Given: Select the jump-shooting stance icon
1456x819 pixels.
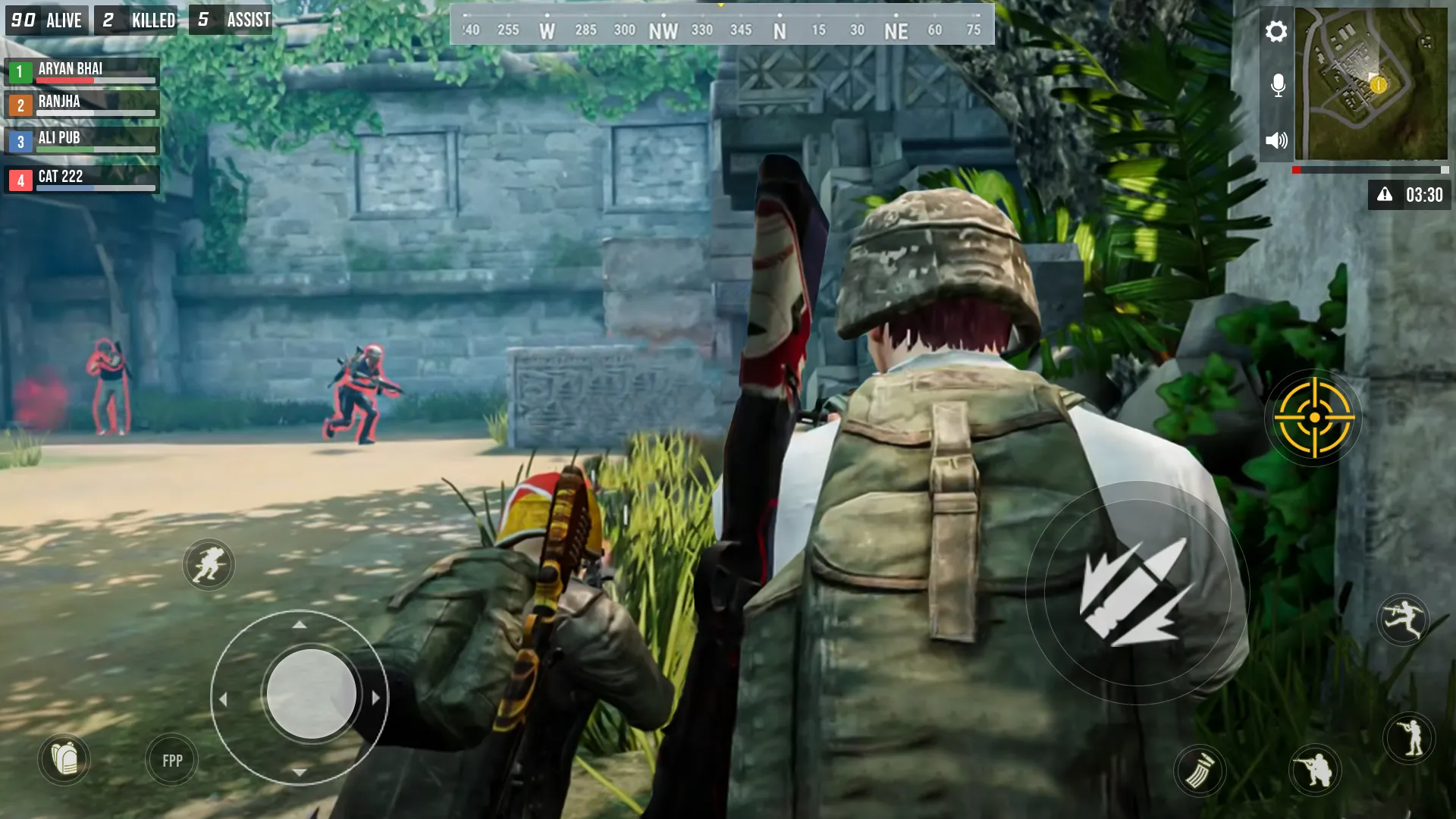Looking at the screenshot, I should (x=1404, y=620).
